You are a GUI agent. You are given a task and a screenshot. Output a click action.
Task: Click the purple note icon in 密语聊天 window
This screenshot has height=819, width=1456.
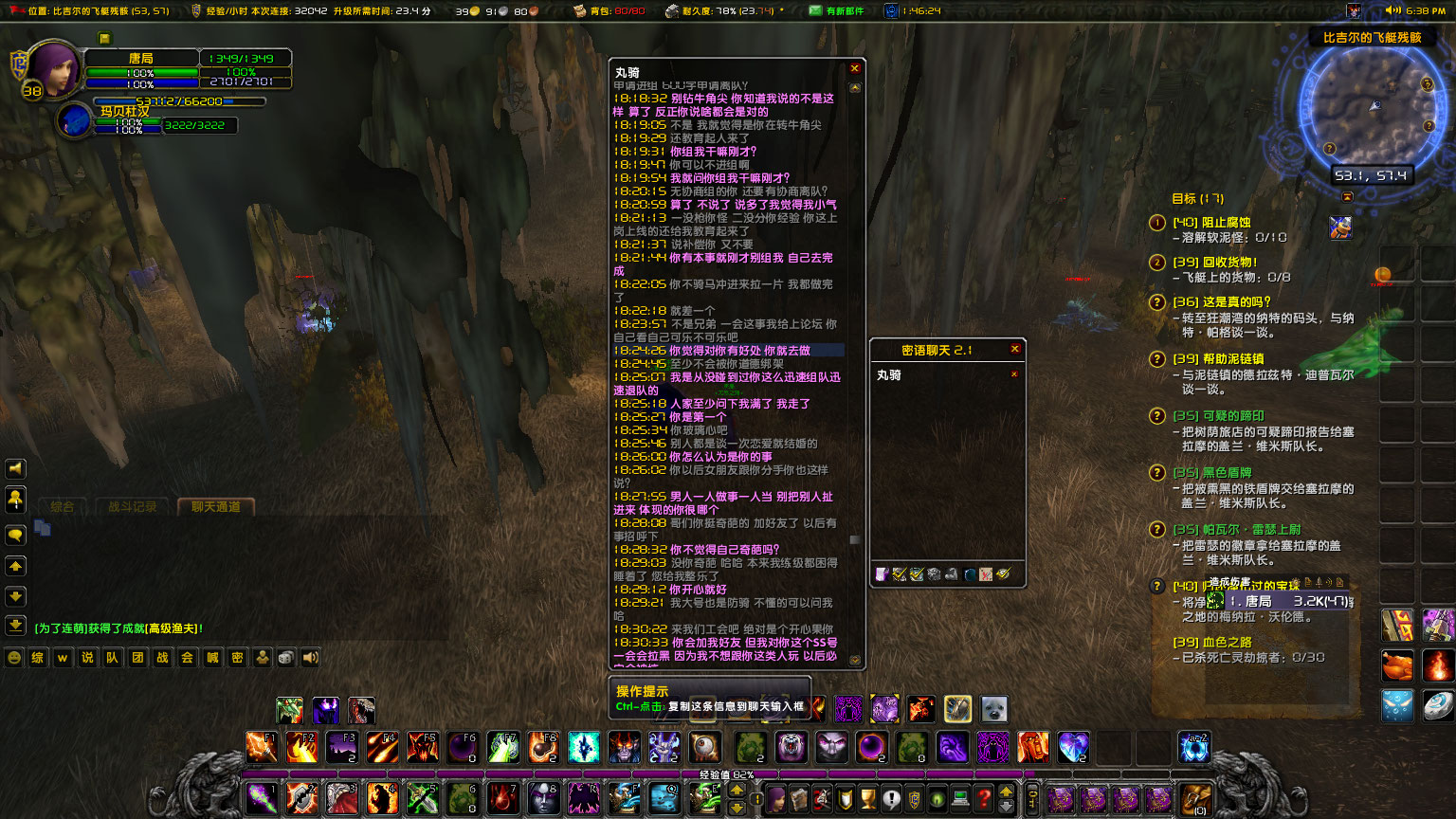pos(881,574)
